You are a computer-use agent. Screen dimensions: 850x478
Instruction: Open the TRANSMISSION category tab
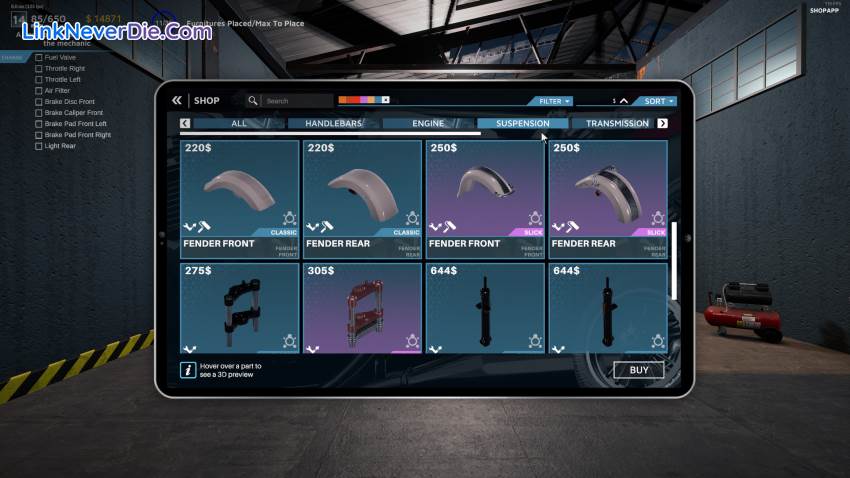click(x=617, y=124)
